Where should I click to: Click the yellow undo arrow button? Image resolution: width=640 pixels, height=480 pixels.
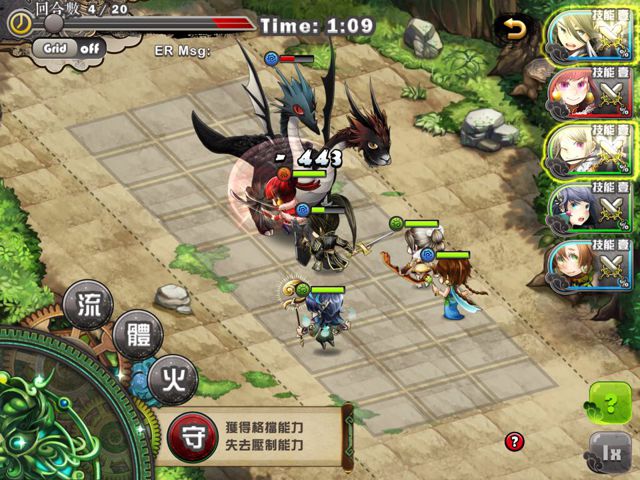[515, 29]
